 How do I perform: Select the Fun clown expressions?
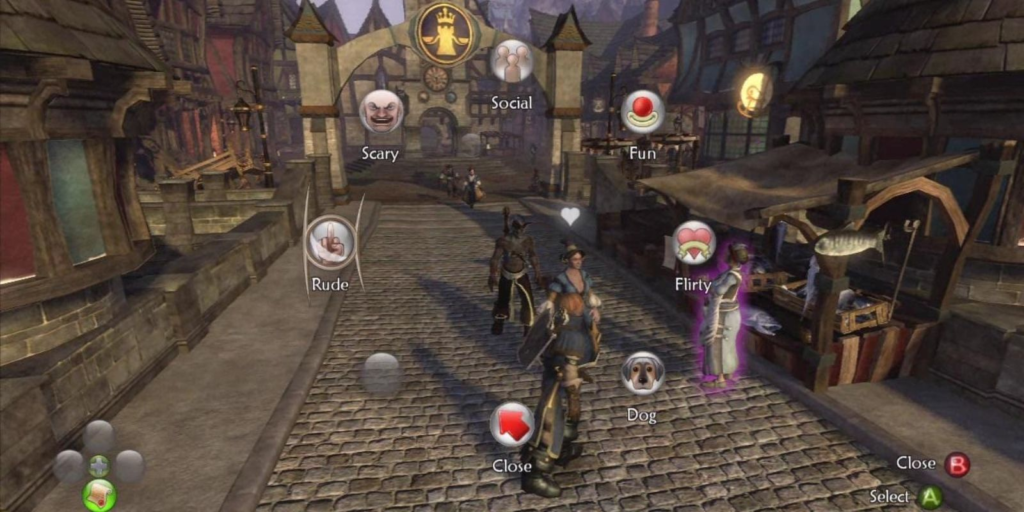tap(642, 112)
